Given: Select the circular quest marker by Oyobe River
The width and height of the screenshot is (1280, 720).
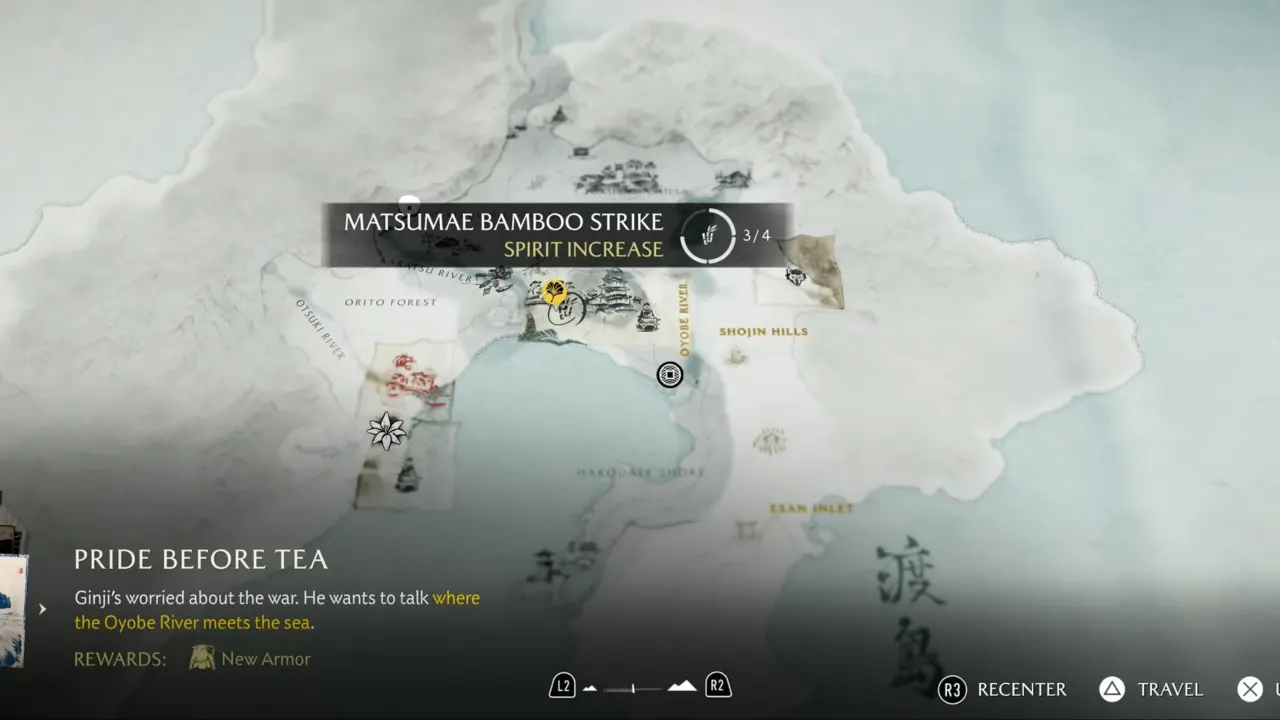Looking at the screenshot, I should pyautogui.click(x=670, y=375).
